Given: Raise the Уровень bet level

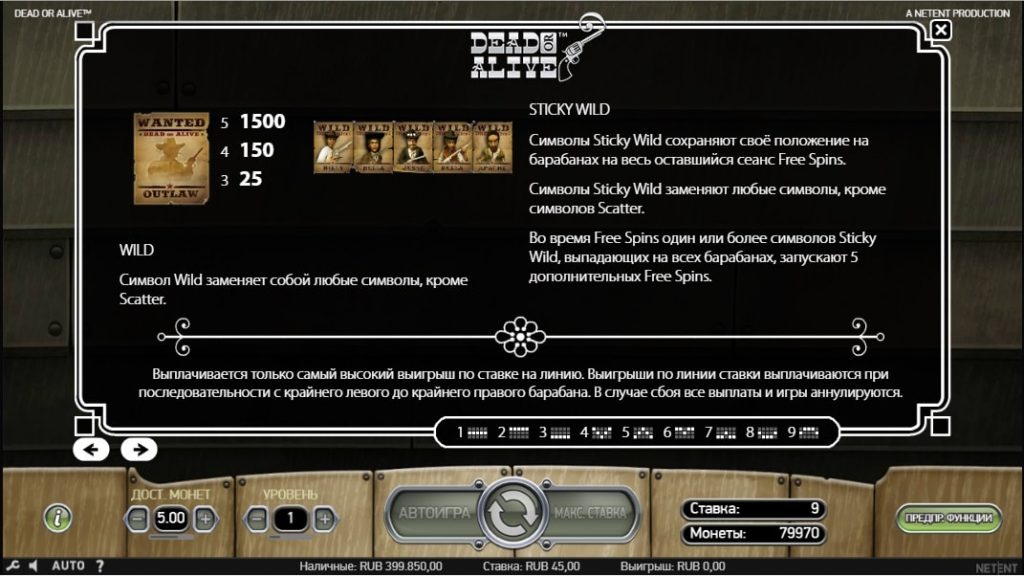Looking at the screenshot, I should 323,519.
